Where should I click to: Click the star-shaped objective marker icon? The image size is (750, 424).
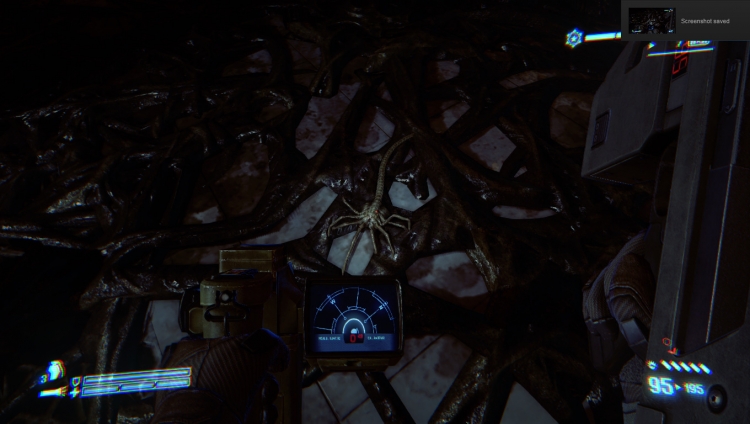[x=574, y=38]
